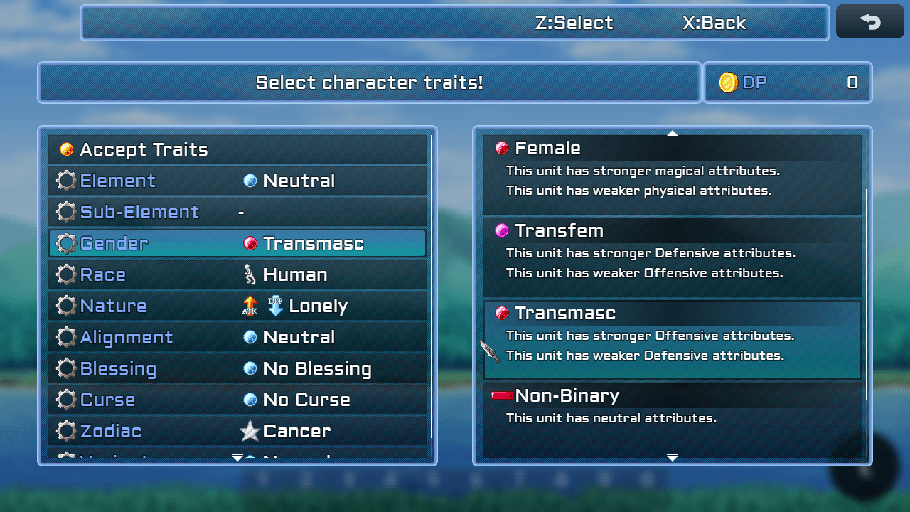Pick the Non-Binary gender option
This screenshot has height=512, width=910.
(x=672, y=410)
